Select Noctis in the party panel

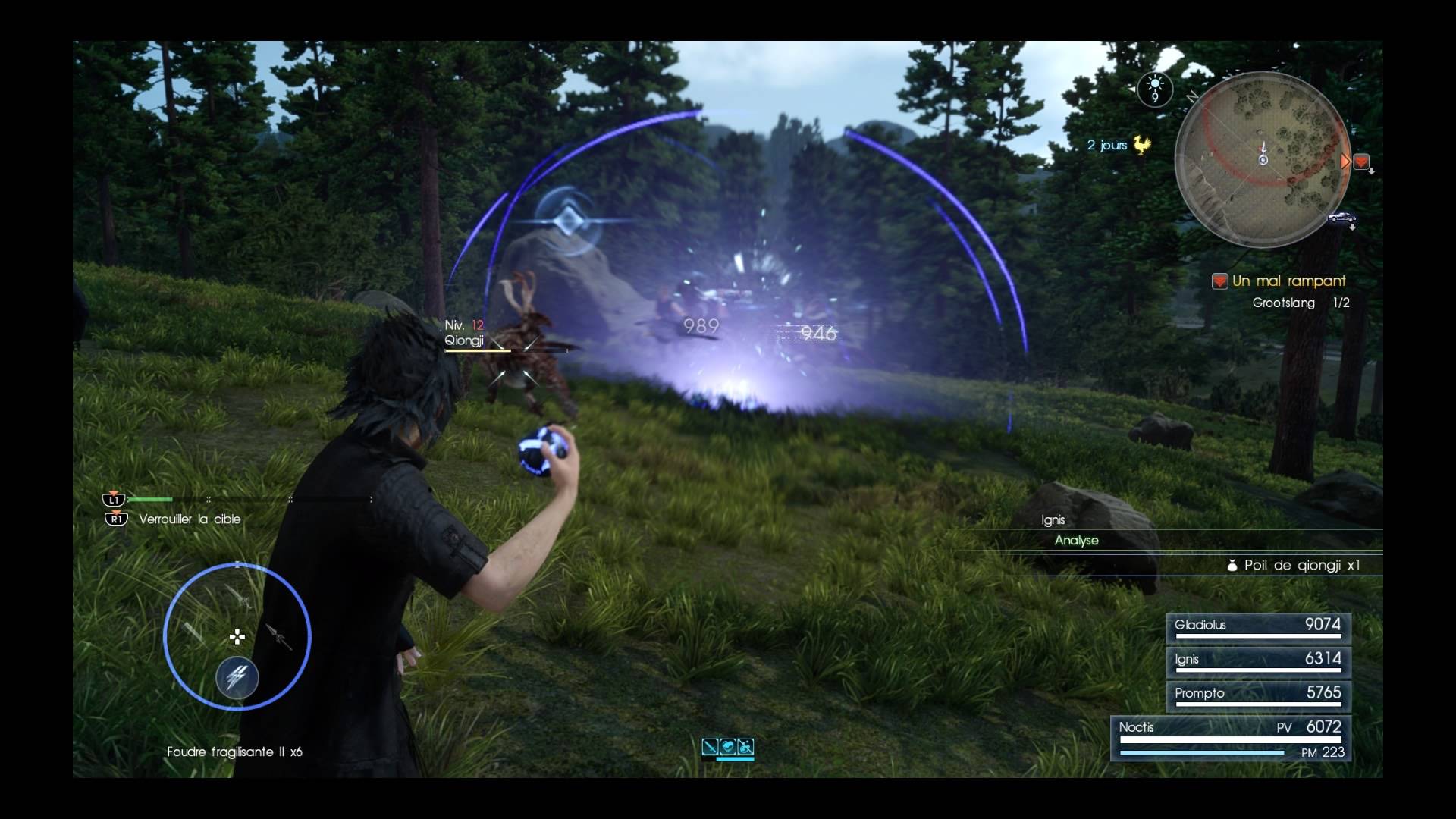(x=1230, y=737)
